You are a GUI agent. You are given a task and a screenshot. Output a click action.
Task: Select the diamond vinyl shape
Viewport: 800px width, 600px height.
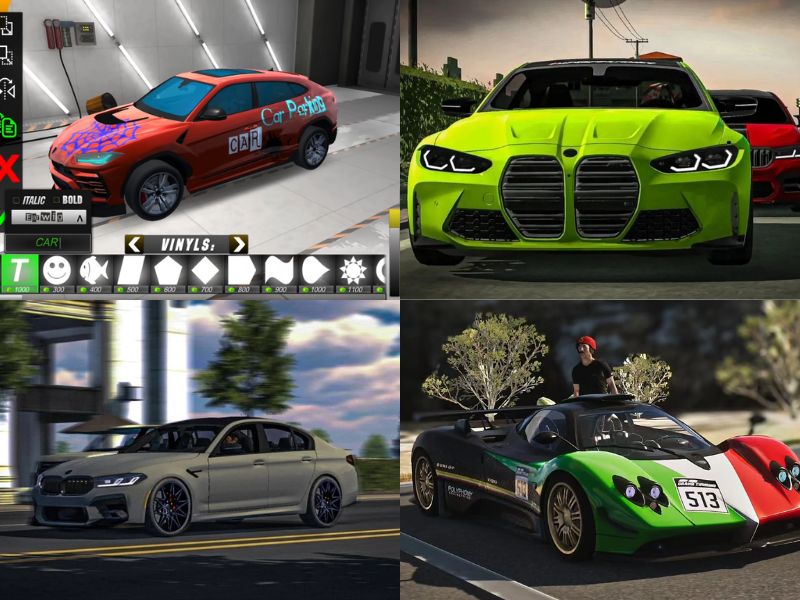click(x=205, y=271)
